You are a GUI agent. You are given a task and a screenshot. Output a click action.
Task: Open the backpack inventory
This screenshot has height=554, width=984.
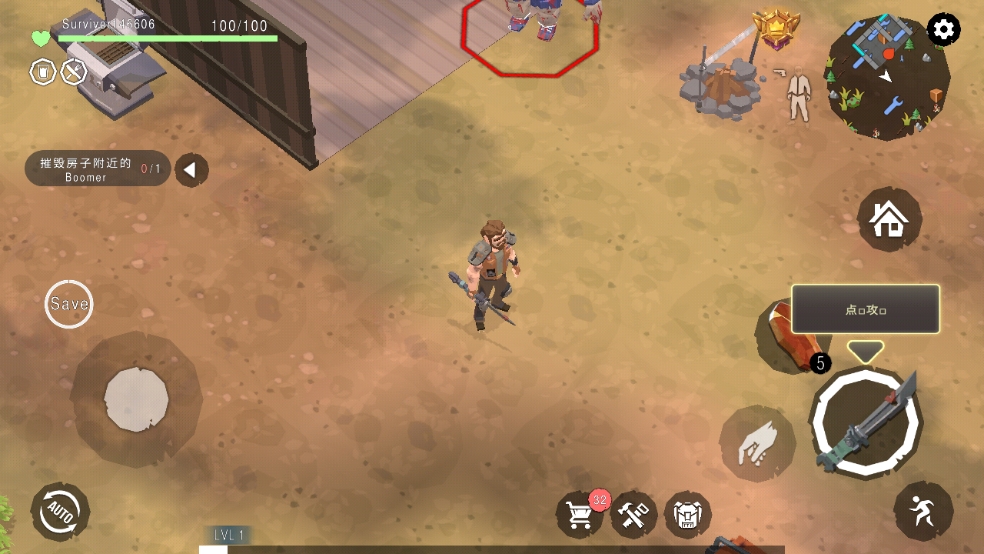[687, 515]
